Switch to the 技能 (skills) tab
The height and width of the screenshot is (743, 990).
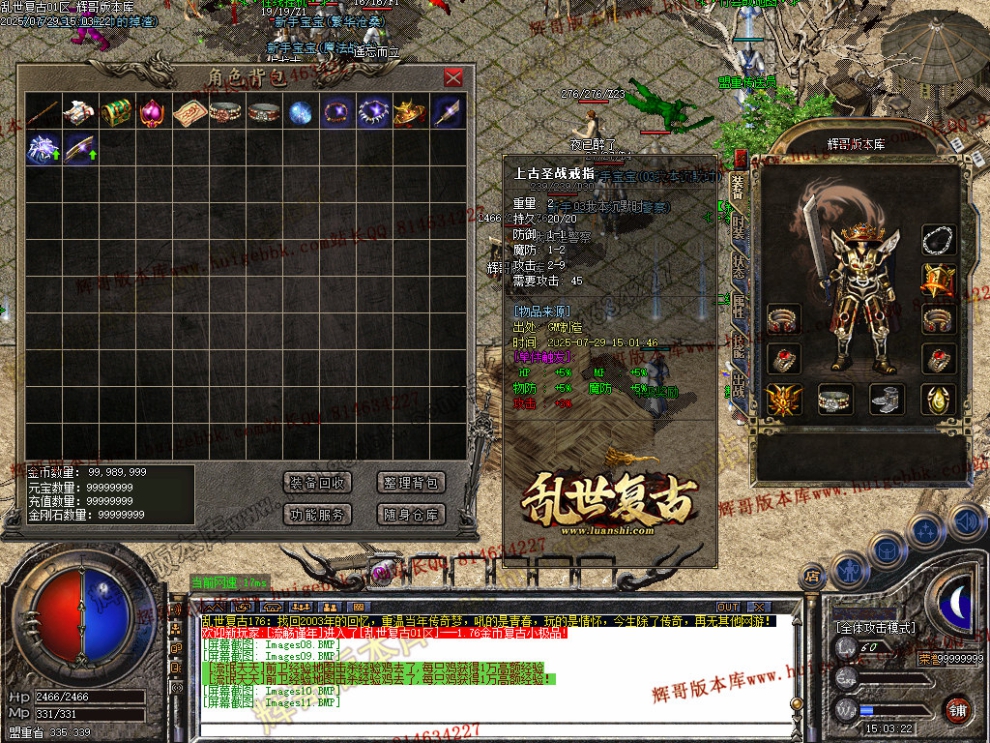click(739, 345)
